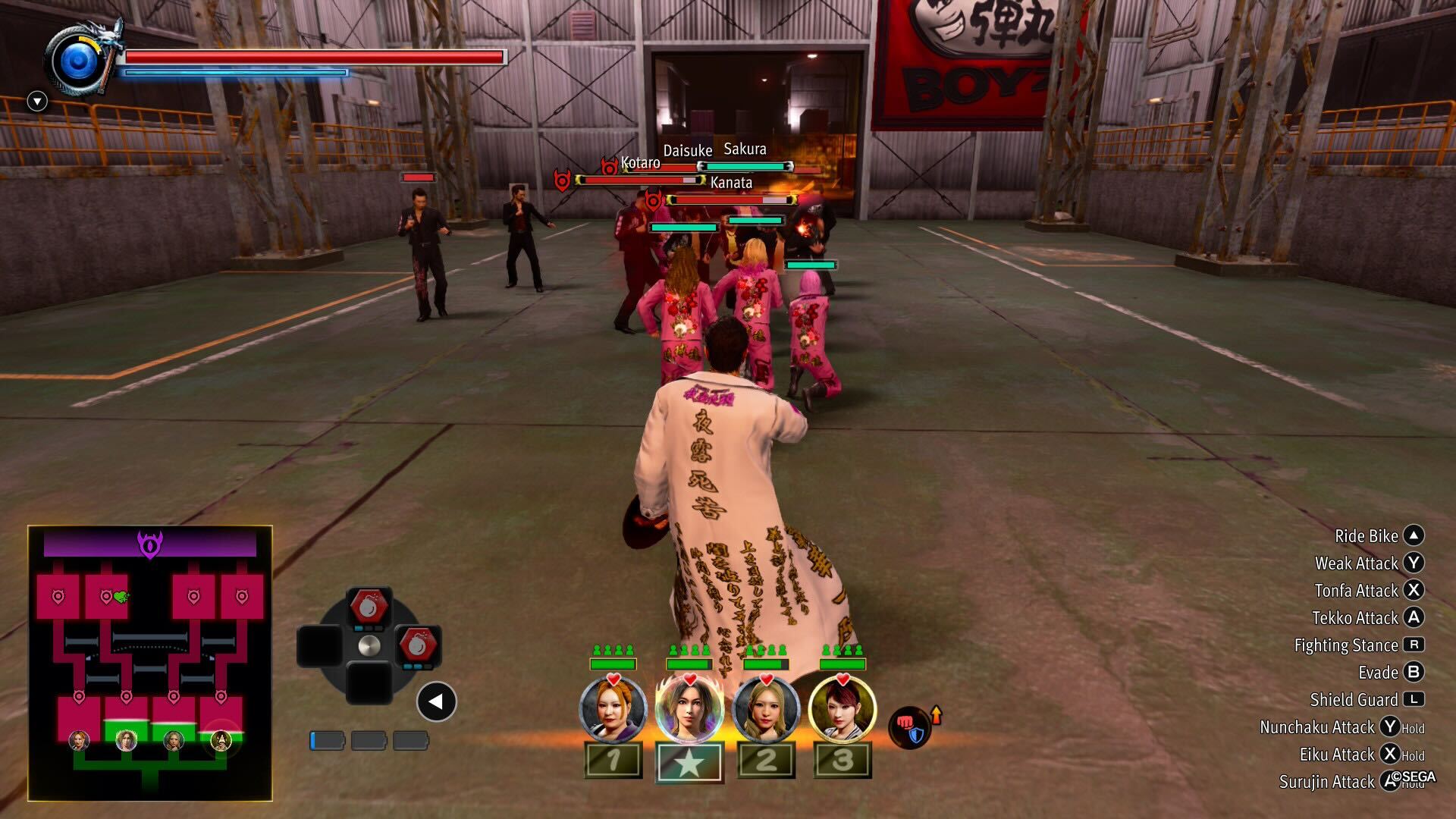The height and width of the screenshot is (819, 1456).
Task: Click the green heart marker on the minimap
Action: (x=120, y=597)
